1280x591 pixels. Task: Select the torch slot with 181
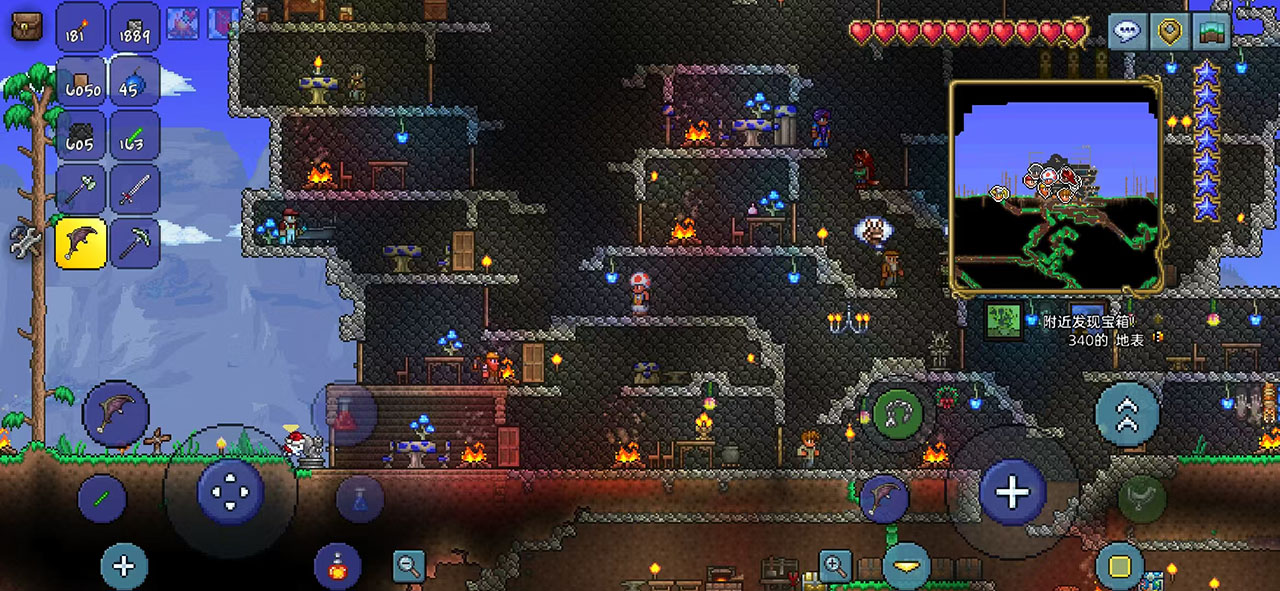(x=81, y=26)
